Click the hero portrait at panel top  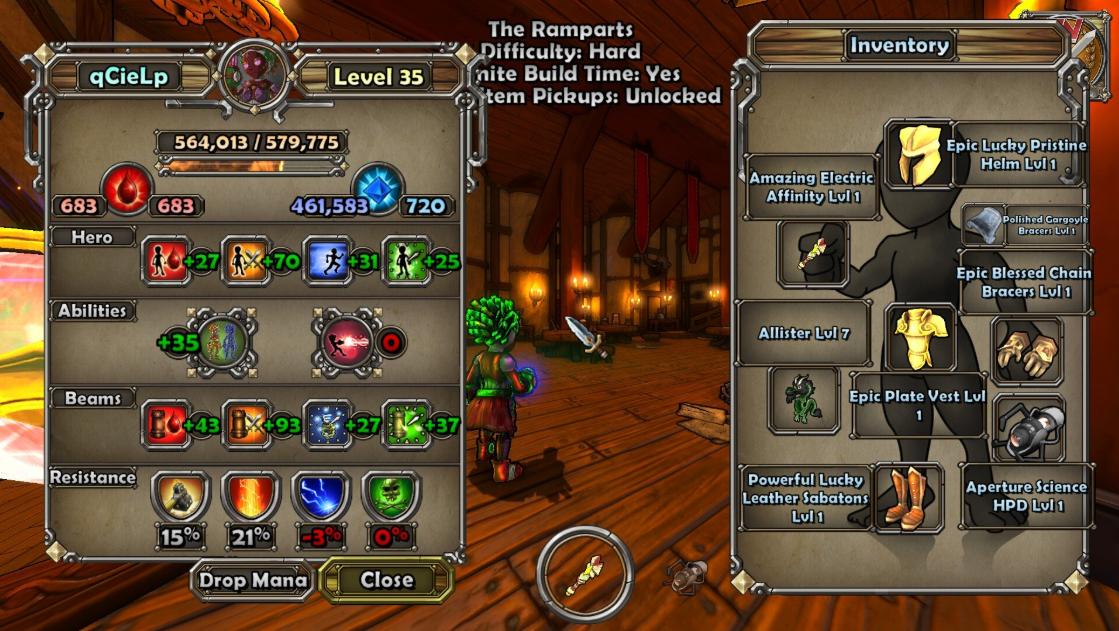click(255, 76)
